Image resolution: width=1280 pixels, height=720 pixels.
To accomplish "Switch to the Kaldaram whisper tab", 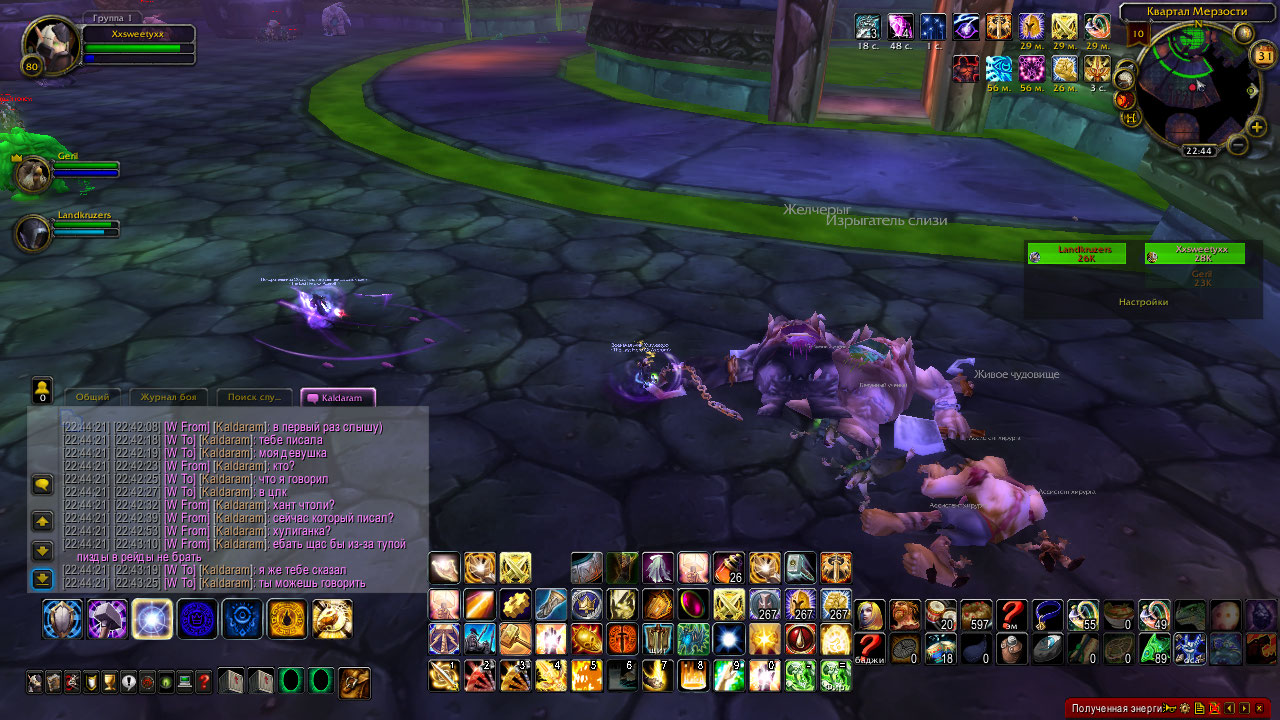I will pyautogui.click(x=338, y=398).
